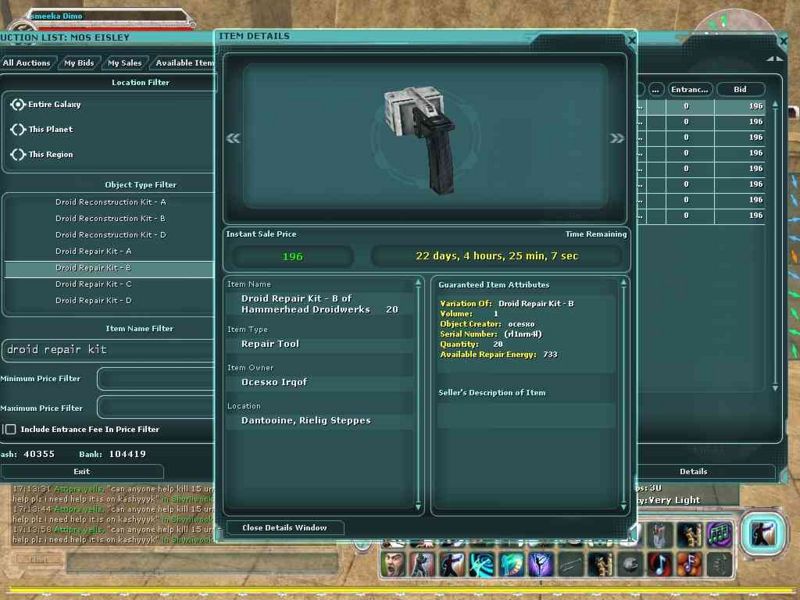Click the Details button below auction results
The image size is (800, 600).
pos(693,471)
